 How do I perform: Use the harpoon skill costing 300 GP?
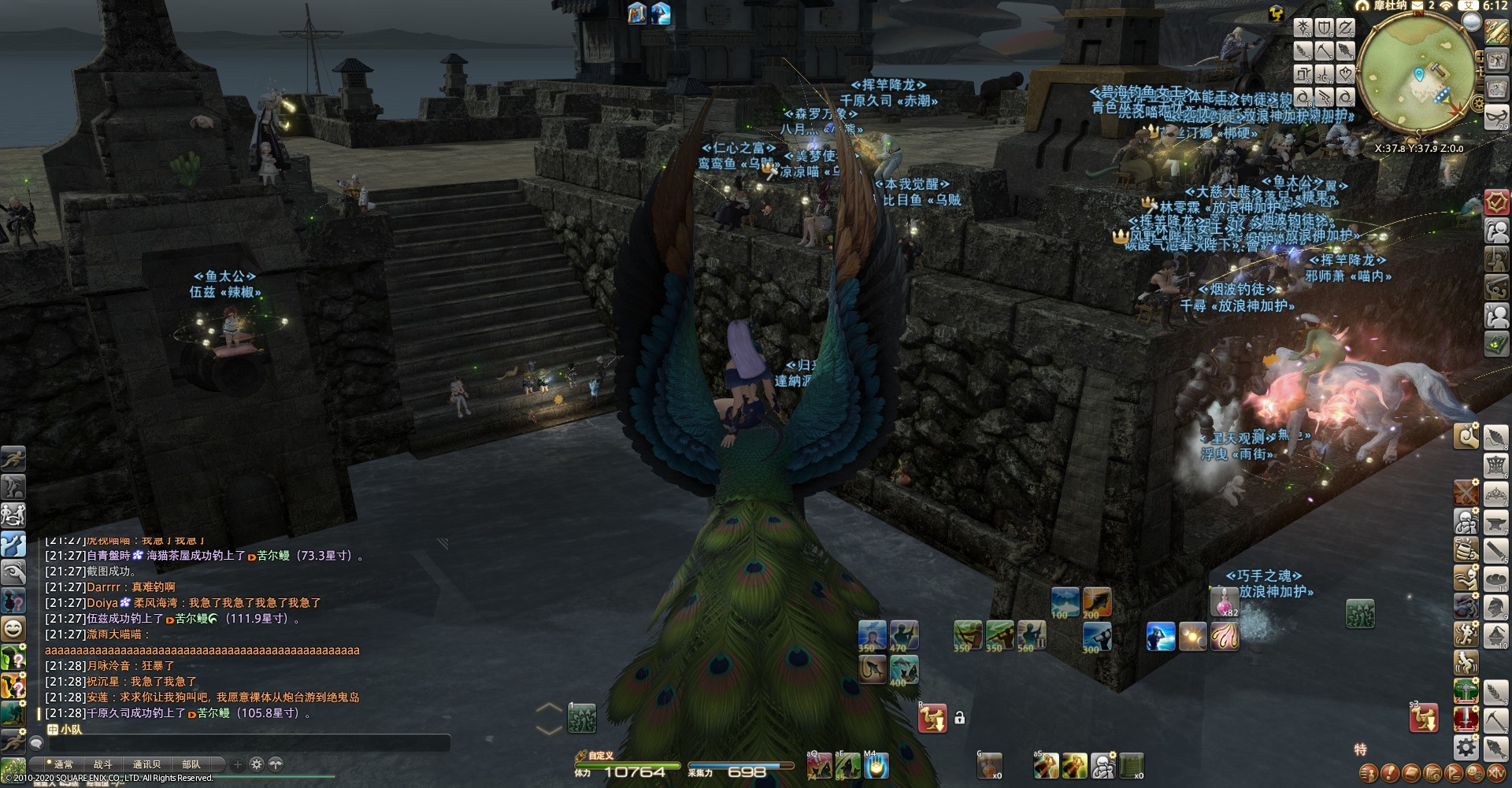click(1096, 636)
